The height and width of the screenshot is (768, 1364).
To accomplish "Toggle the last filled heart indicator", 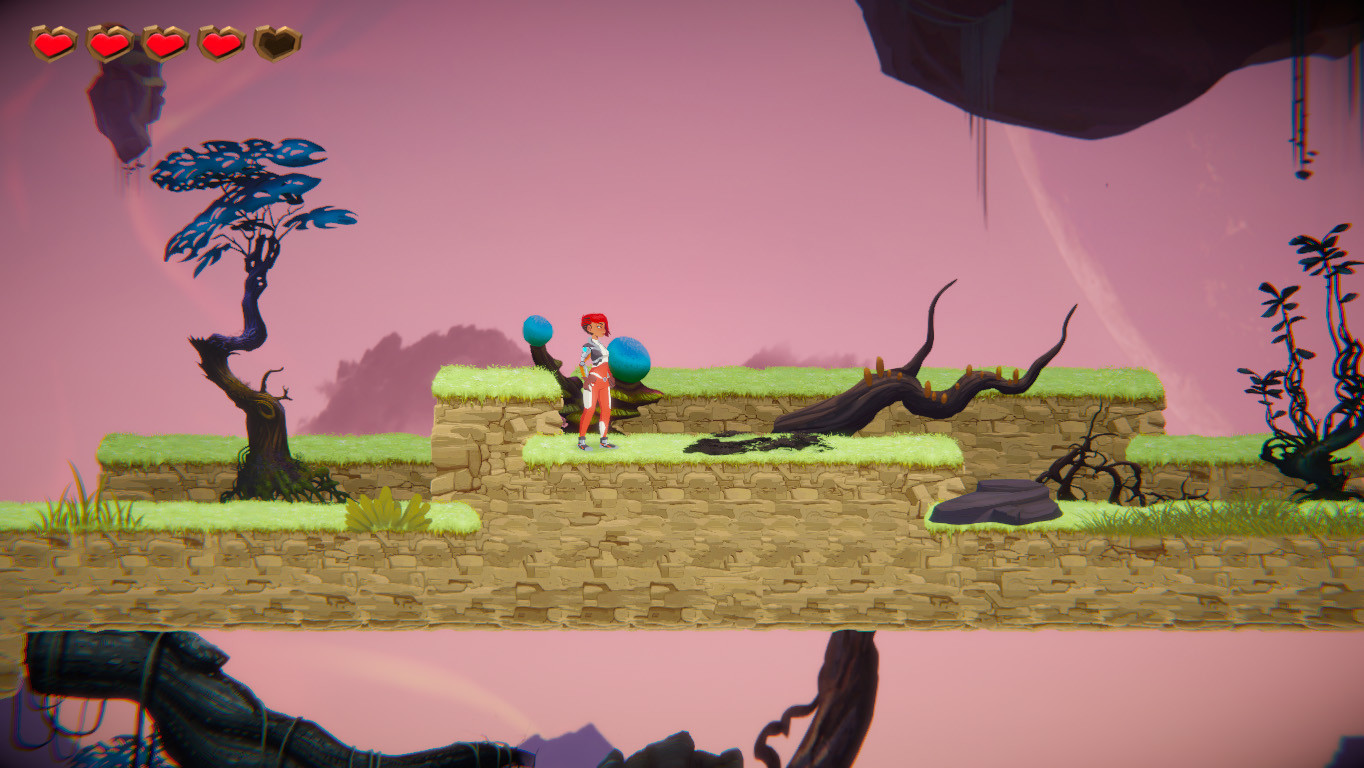I will (219, 43).
